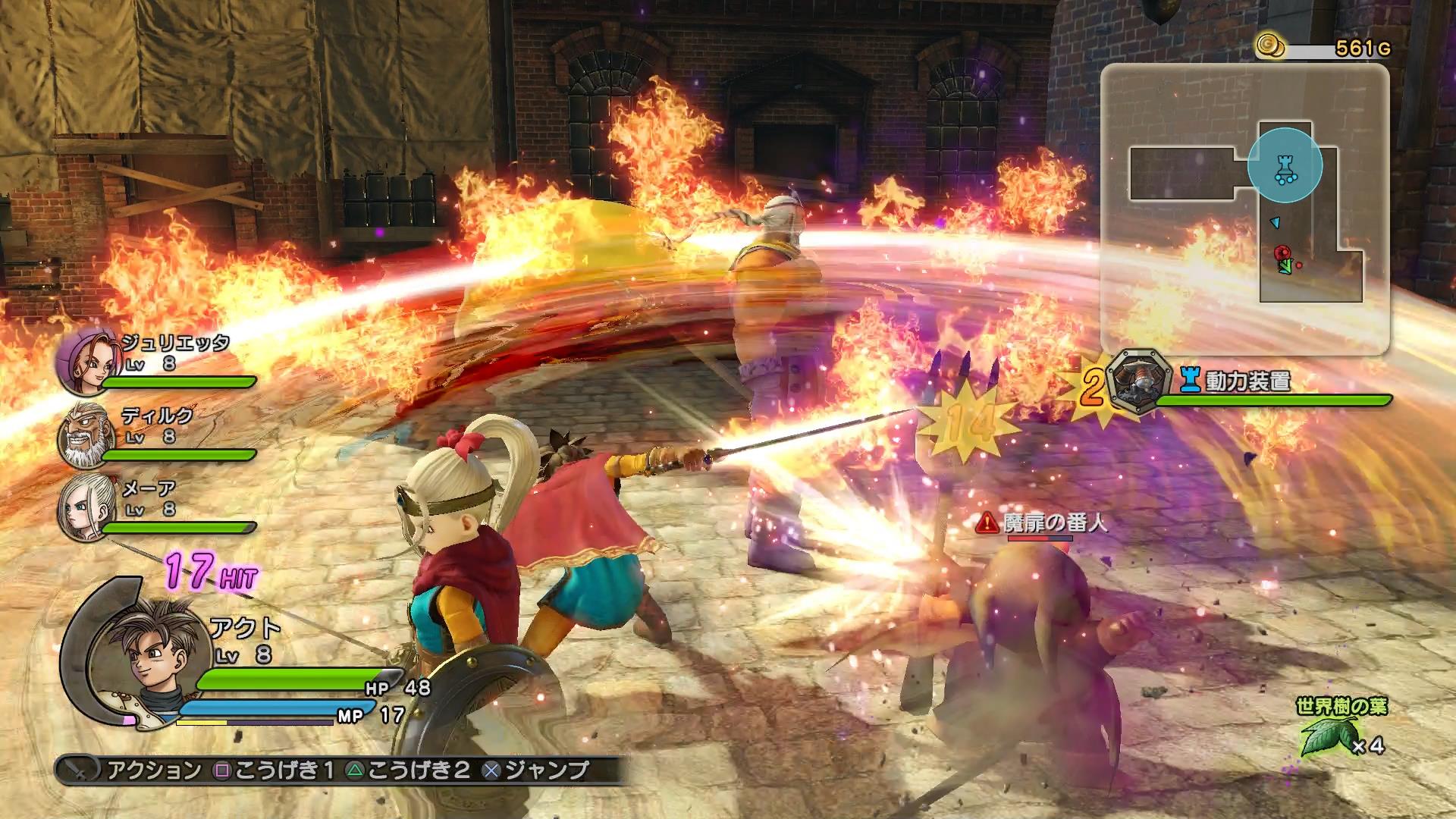Viewport: 1456px width, 819px height.
Task: Choose Dirk's bearded portrait
Action: [83, 435]
